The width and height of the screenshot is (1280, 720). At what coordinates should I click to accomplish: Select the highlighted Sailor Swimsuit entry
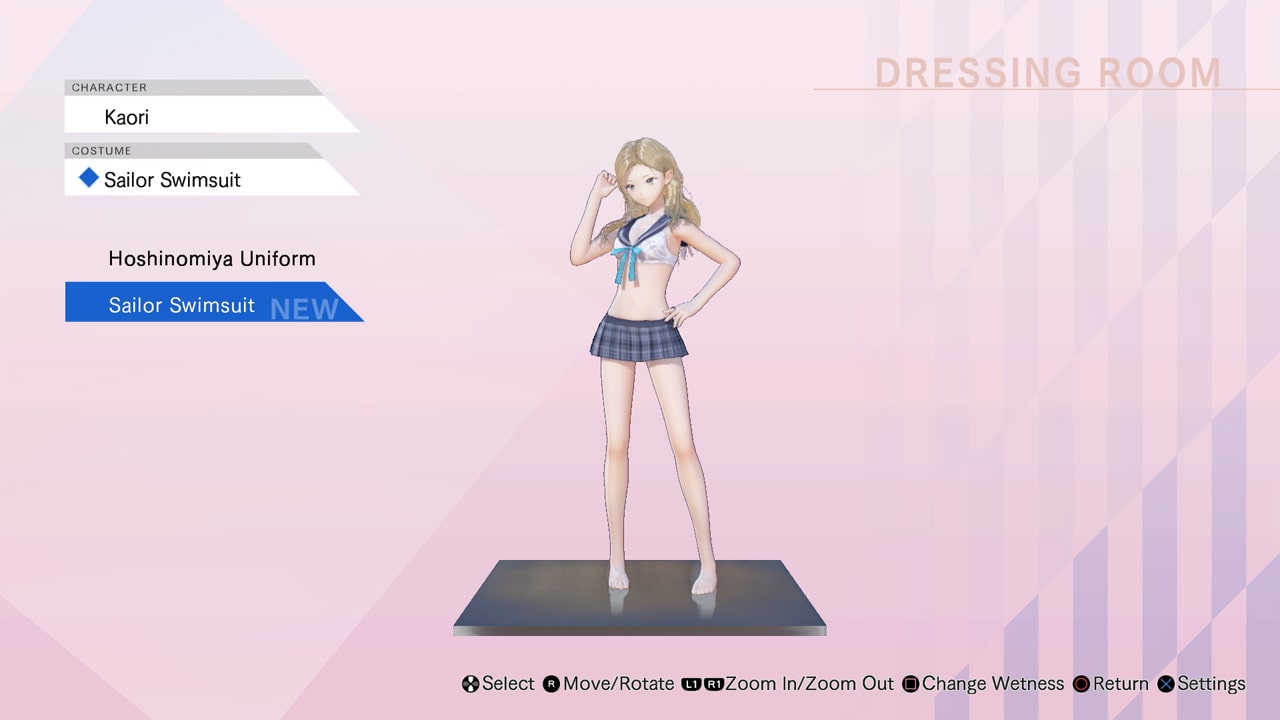coord(180,305)
